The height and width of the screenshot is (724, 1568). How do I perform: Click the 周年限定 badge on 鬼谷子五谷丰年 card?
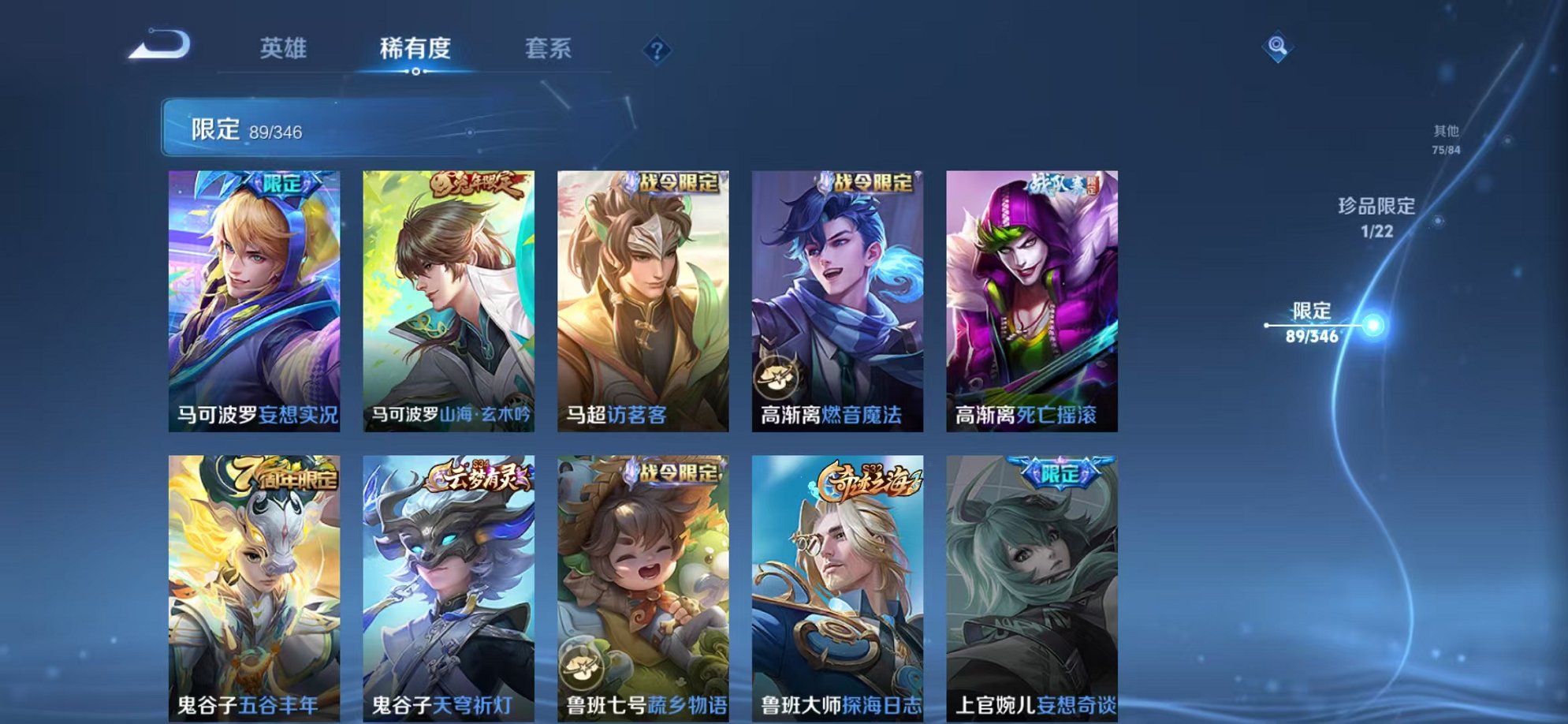286,473
